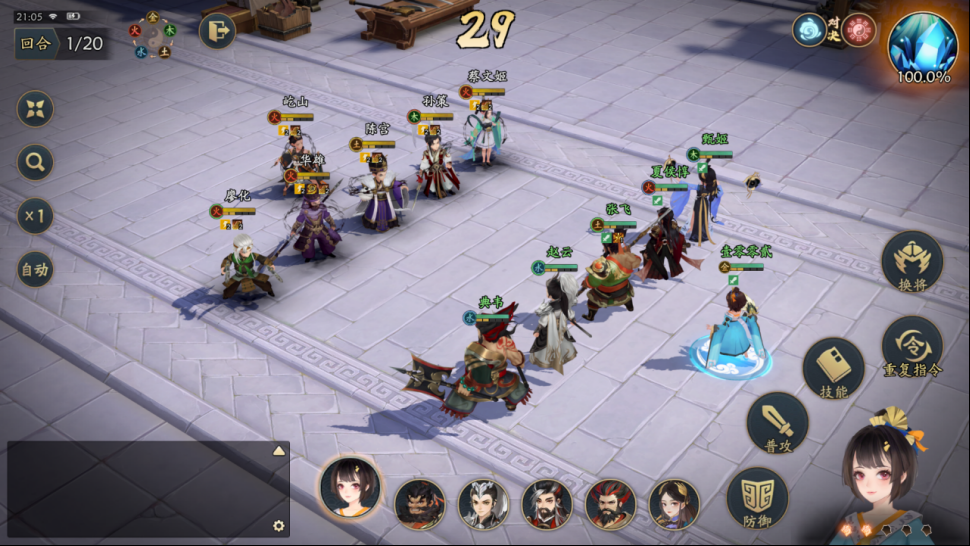Click the red yin-yang duel icon
Screen dimensions: 970x546
pos(858,30)
